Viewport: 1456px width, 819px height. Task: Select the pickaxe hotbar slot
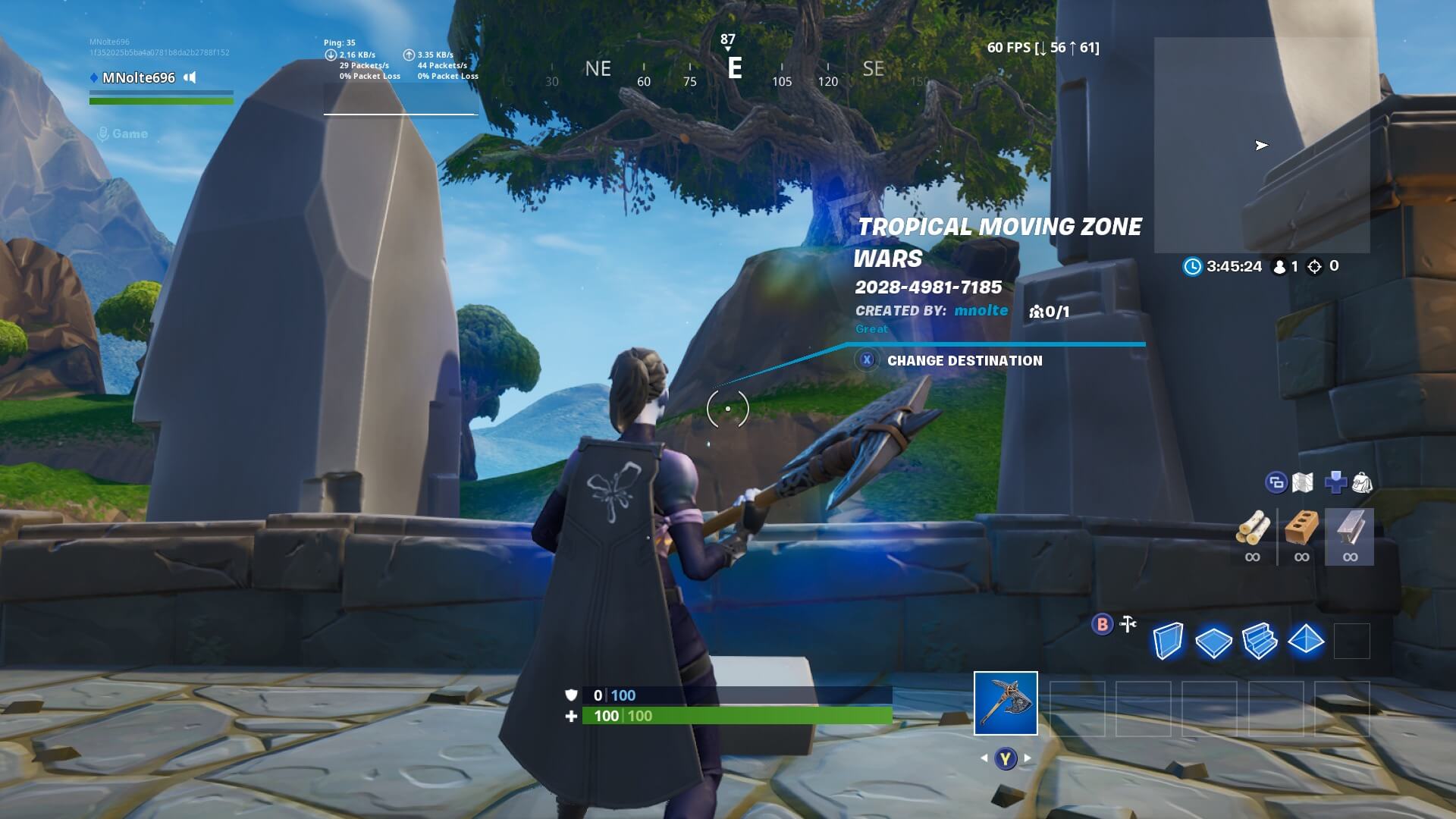tap(1006, 703)
